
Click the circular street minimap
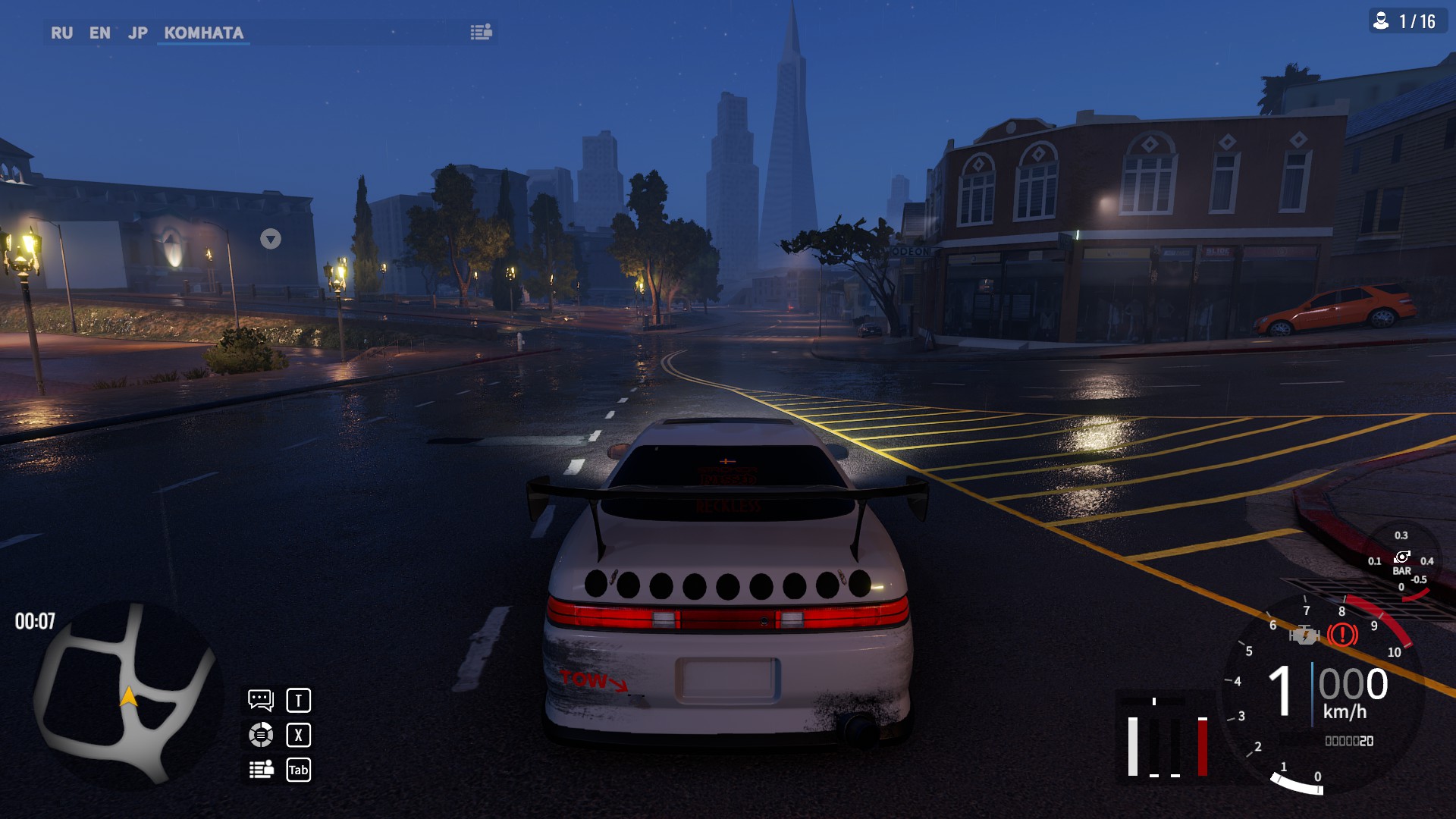point(127,694)
